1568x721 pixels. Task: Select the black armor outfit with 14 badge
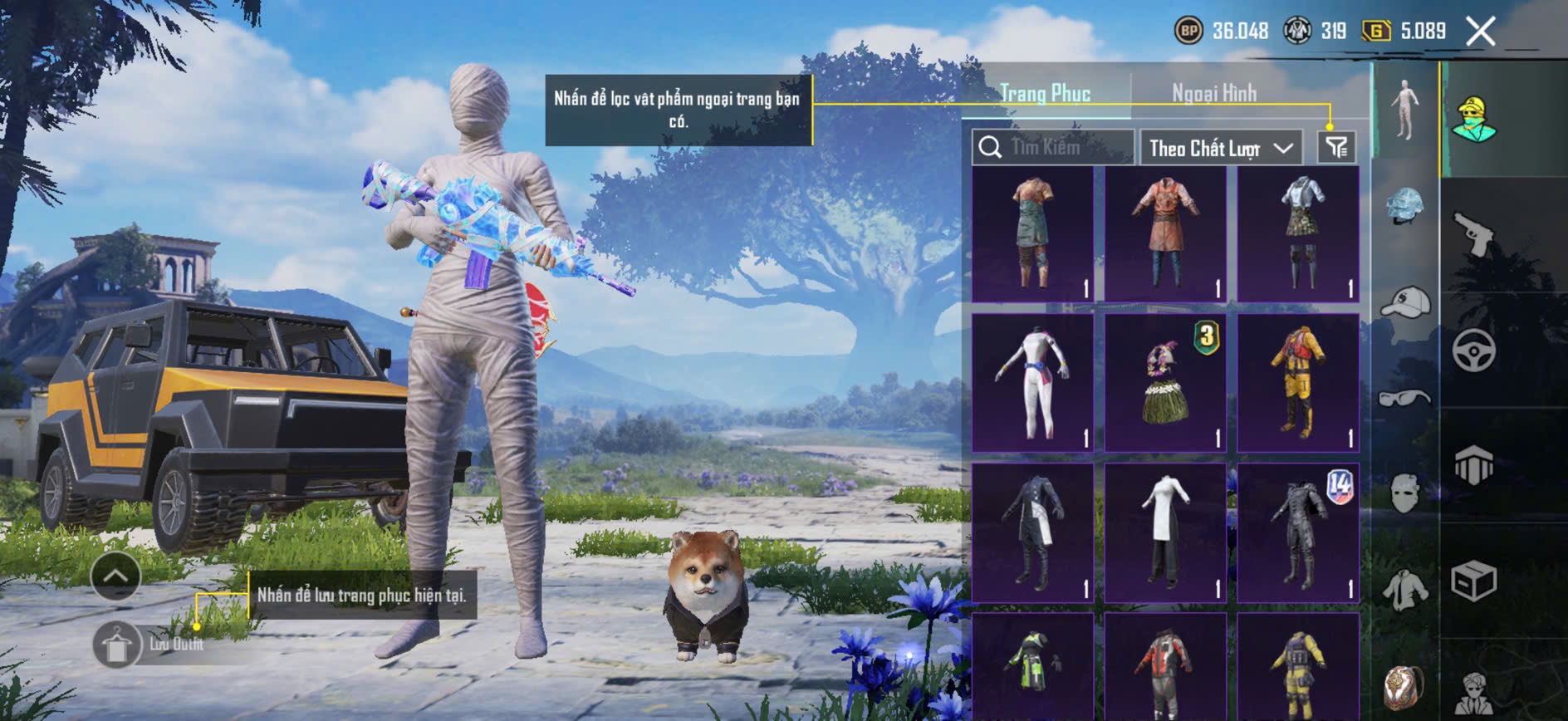(x=1298, y=532)
